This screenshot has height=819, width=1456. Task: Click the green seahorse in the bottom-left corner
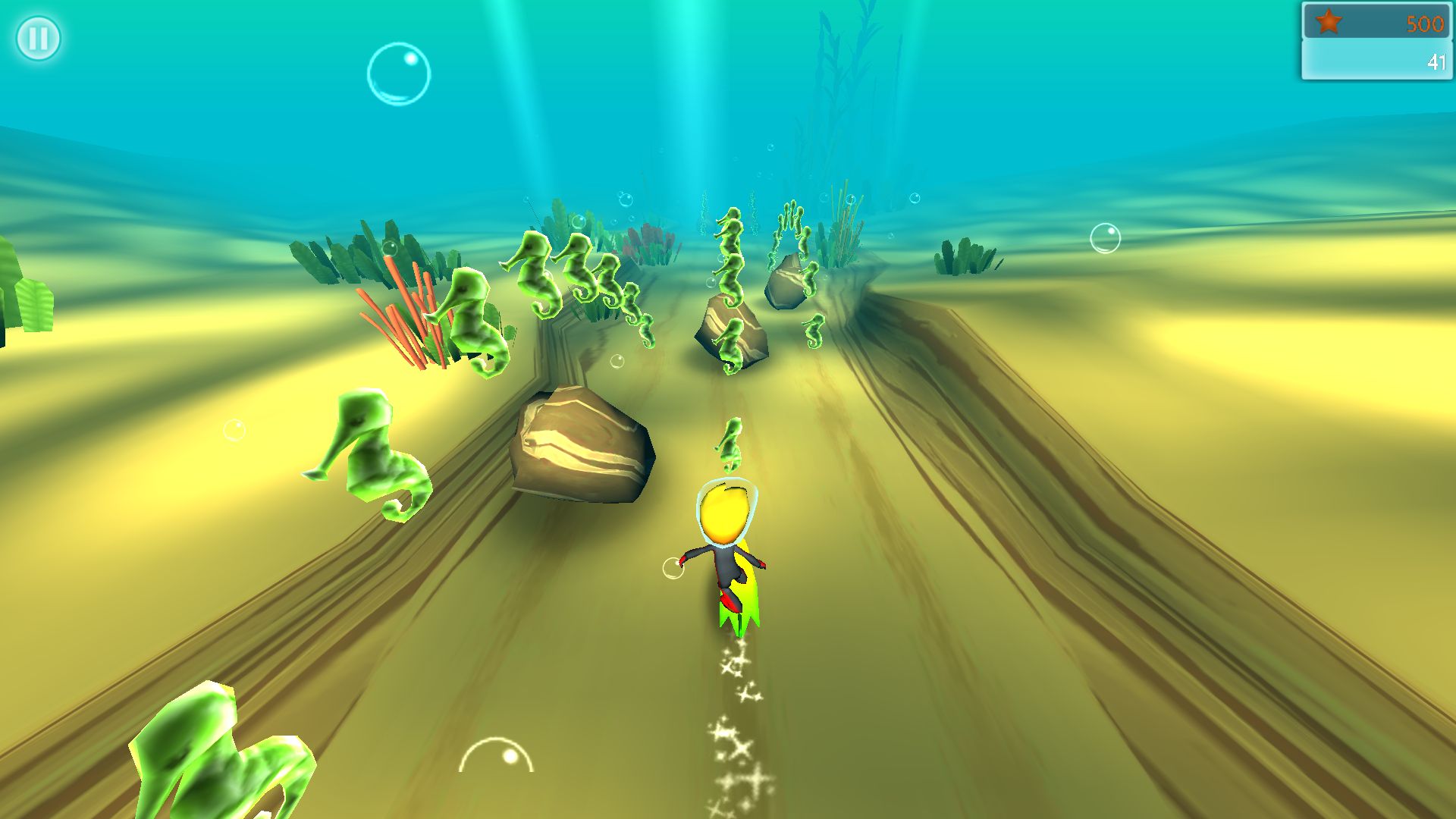point(212,758)
